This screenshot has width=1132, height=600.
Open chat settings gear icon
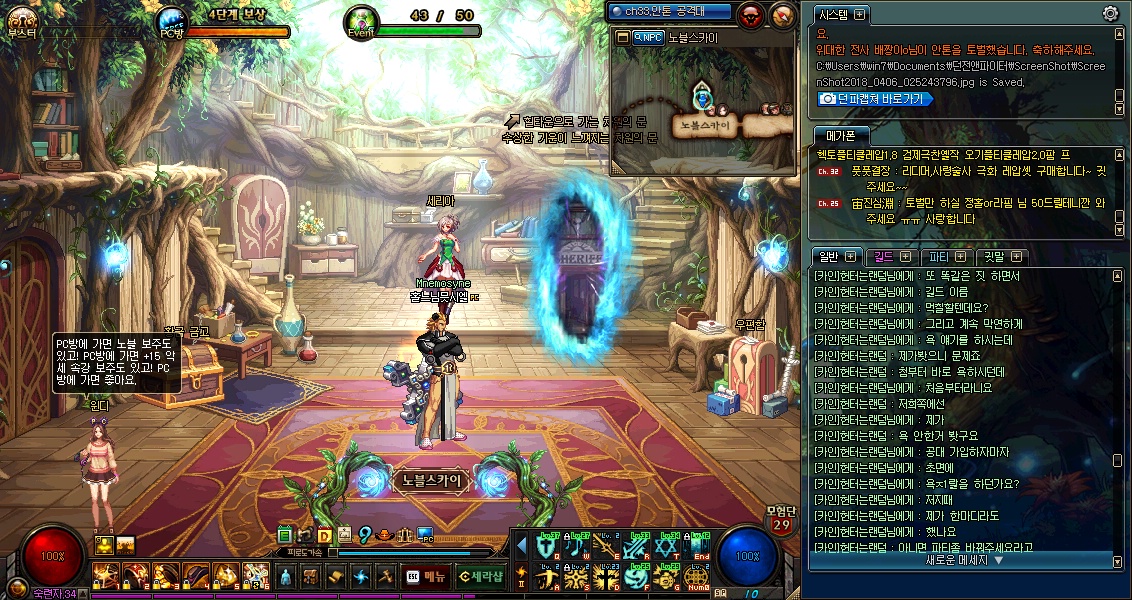tap(1110, 13)
